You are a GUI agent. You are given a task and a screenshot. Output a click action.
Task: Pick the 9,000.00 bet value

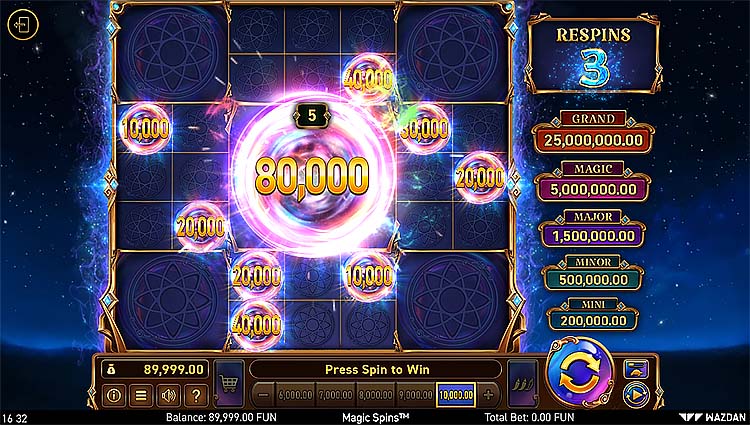tap(413, 395)
